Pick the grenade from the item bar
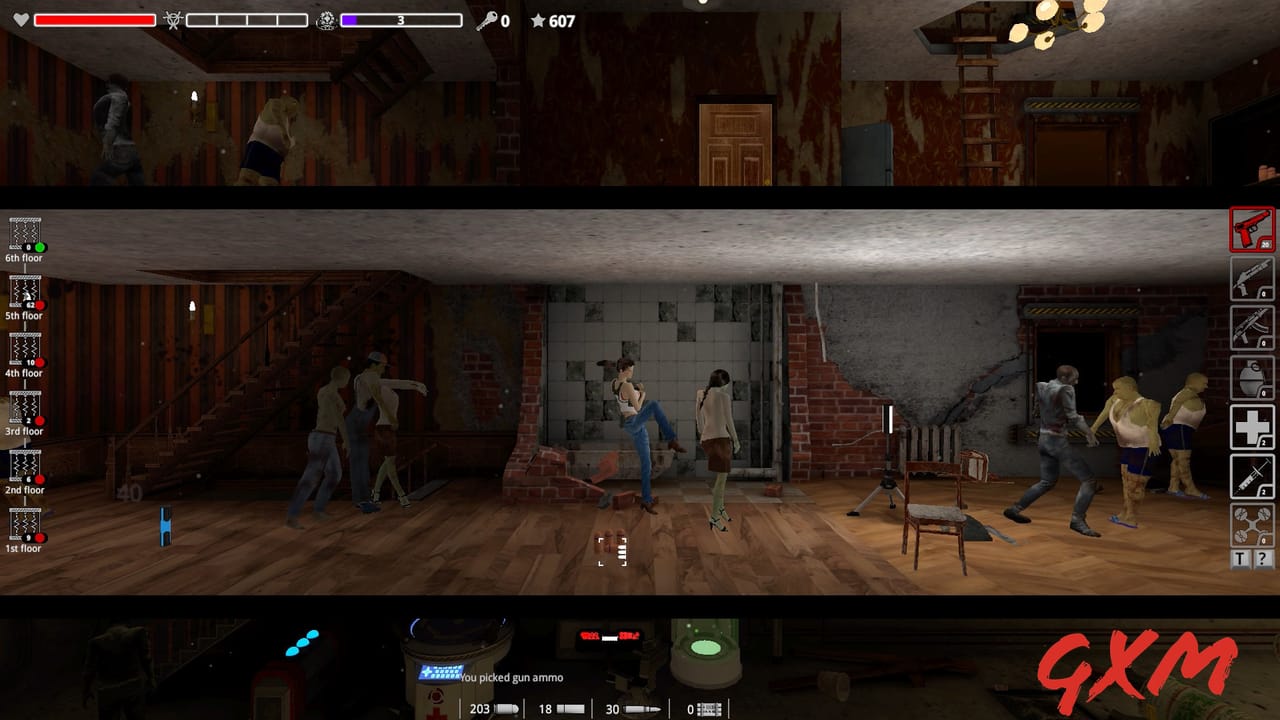 [1251, 378]
